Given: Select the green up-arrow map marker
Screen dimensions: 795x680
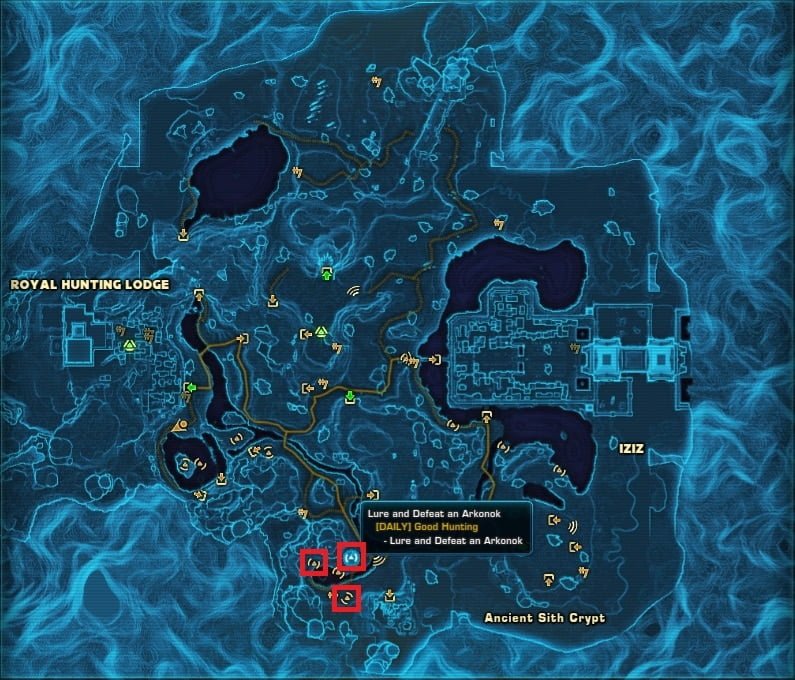Looking at the screenshot, I should tap(326, 273).
